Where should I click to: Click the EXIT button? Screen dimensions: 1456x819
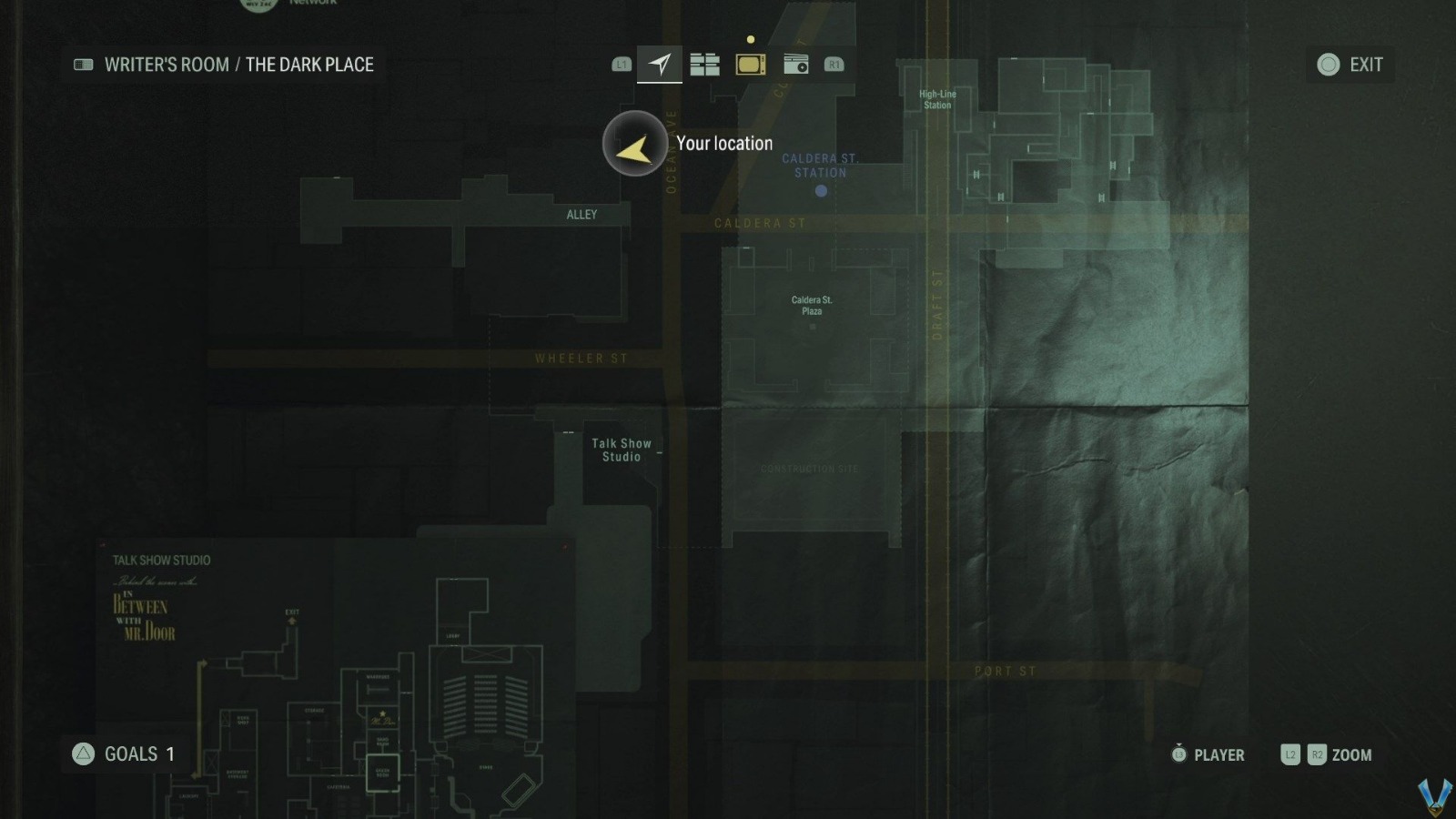pos(1365,64)
